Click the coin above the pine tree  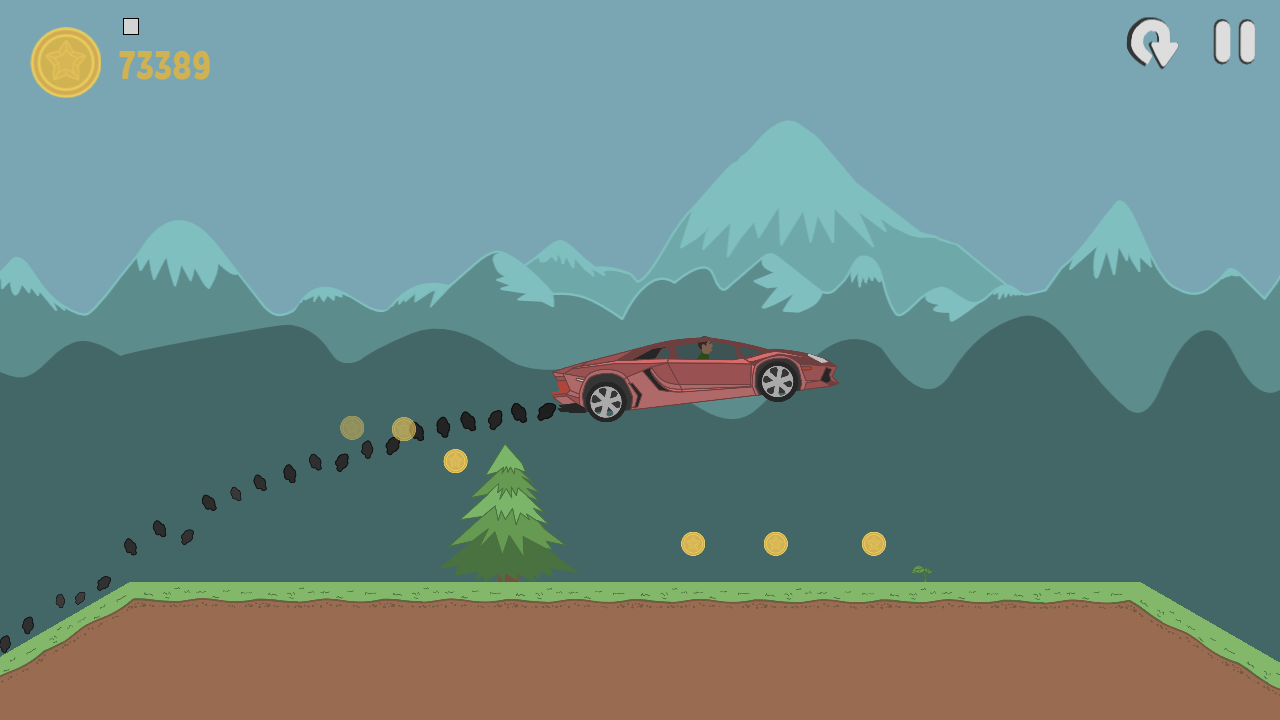(456, 459)
